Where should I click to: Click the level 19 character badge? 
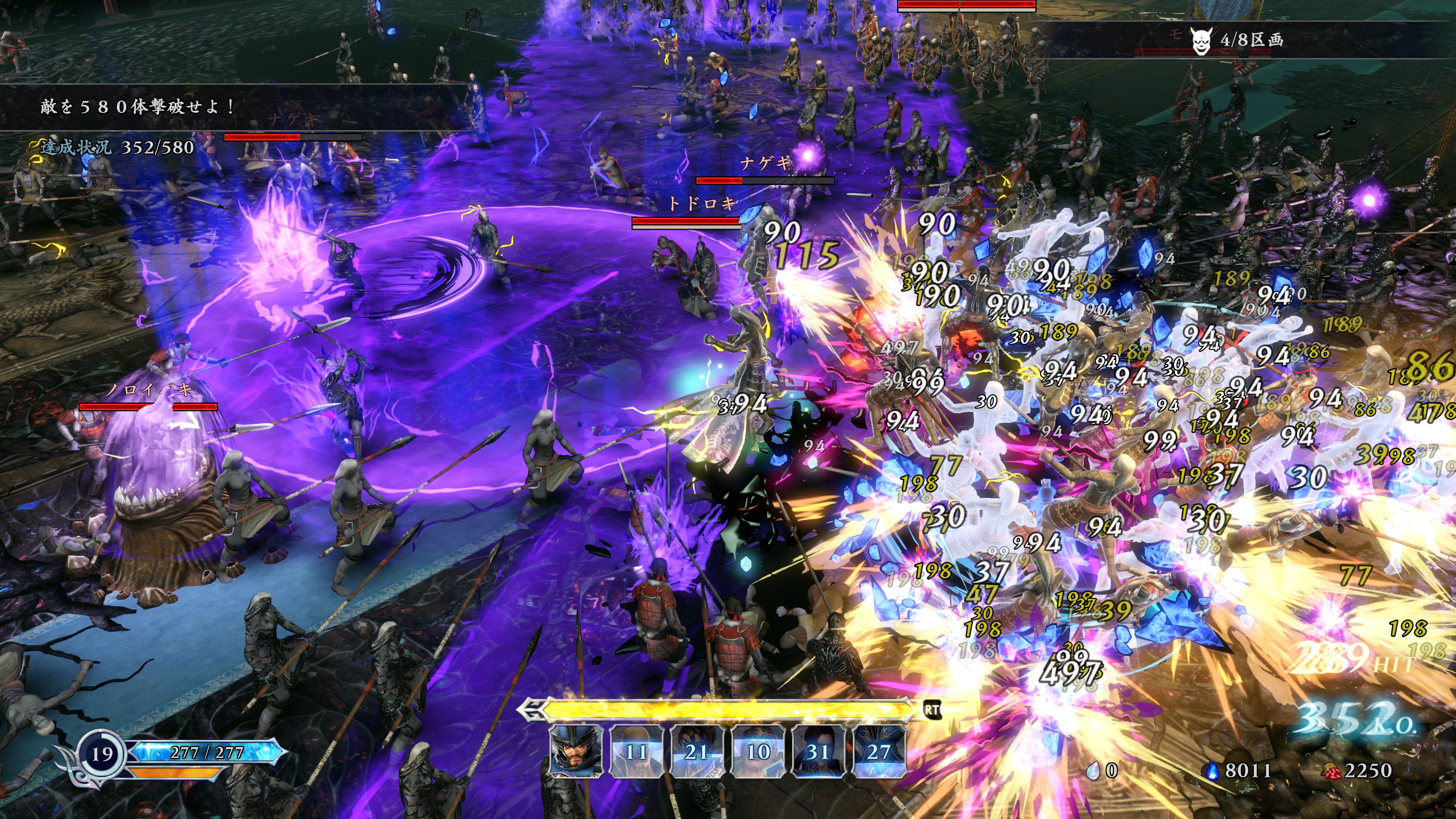coord(102,754)
